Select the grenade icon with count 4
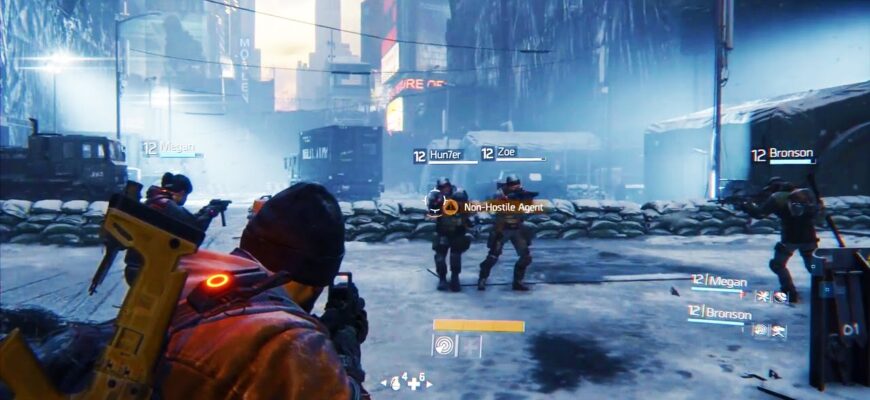The width and height of the screenshot is (870, 400). 394,382
